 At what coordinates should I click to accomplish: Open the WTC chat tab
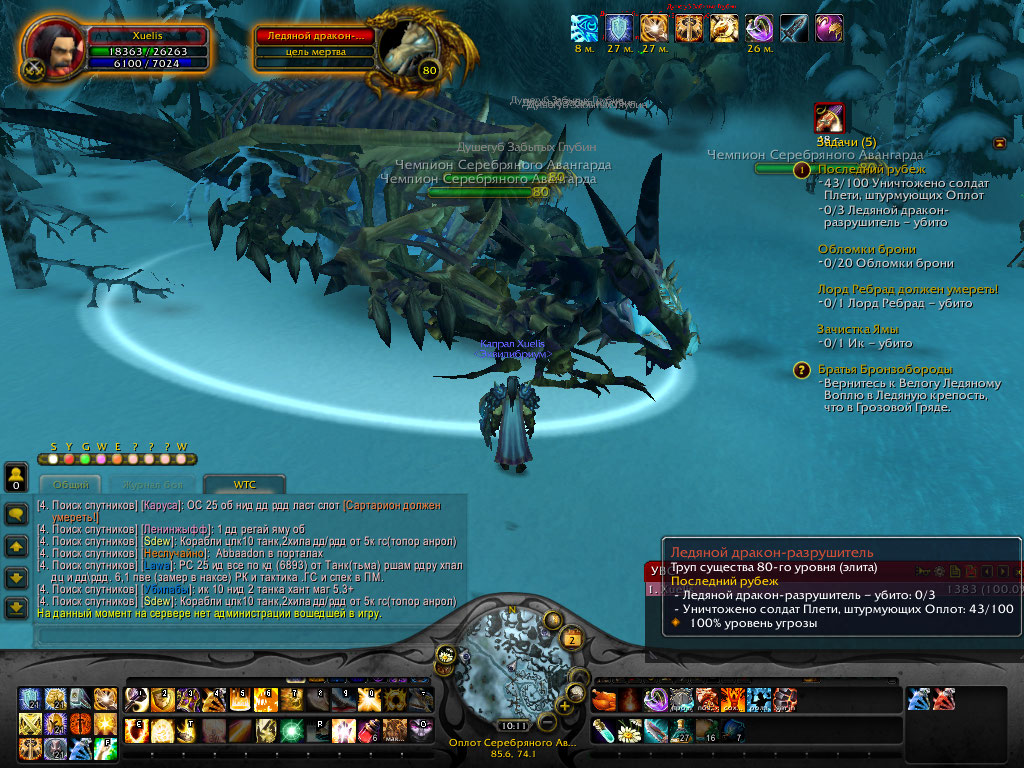pyautogui.click(x=244, y=484)
